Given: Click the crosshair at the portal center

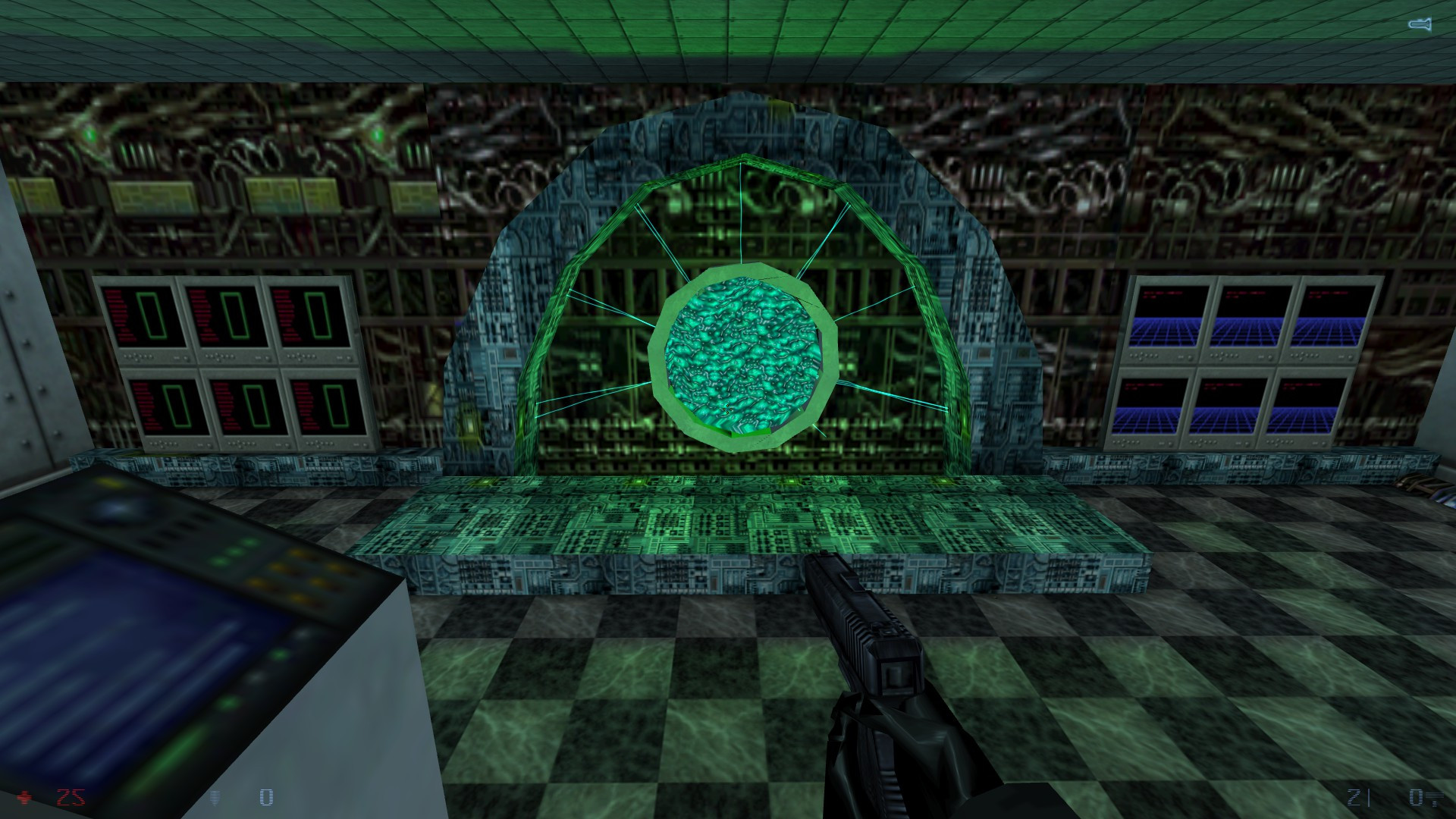Looking at the screenshot, I should tap(728, 409).
